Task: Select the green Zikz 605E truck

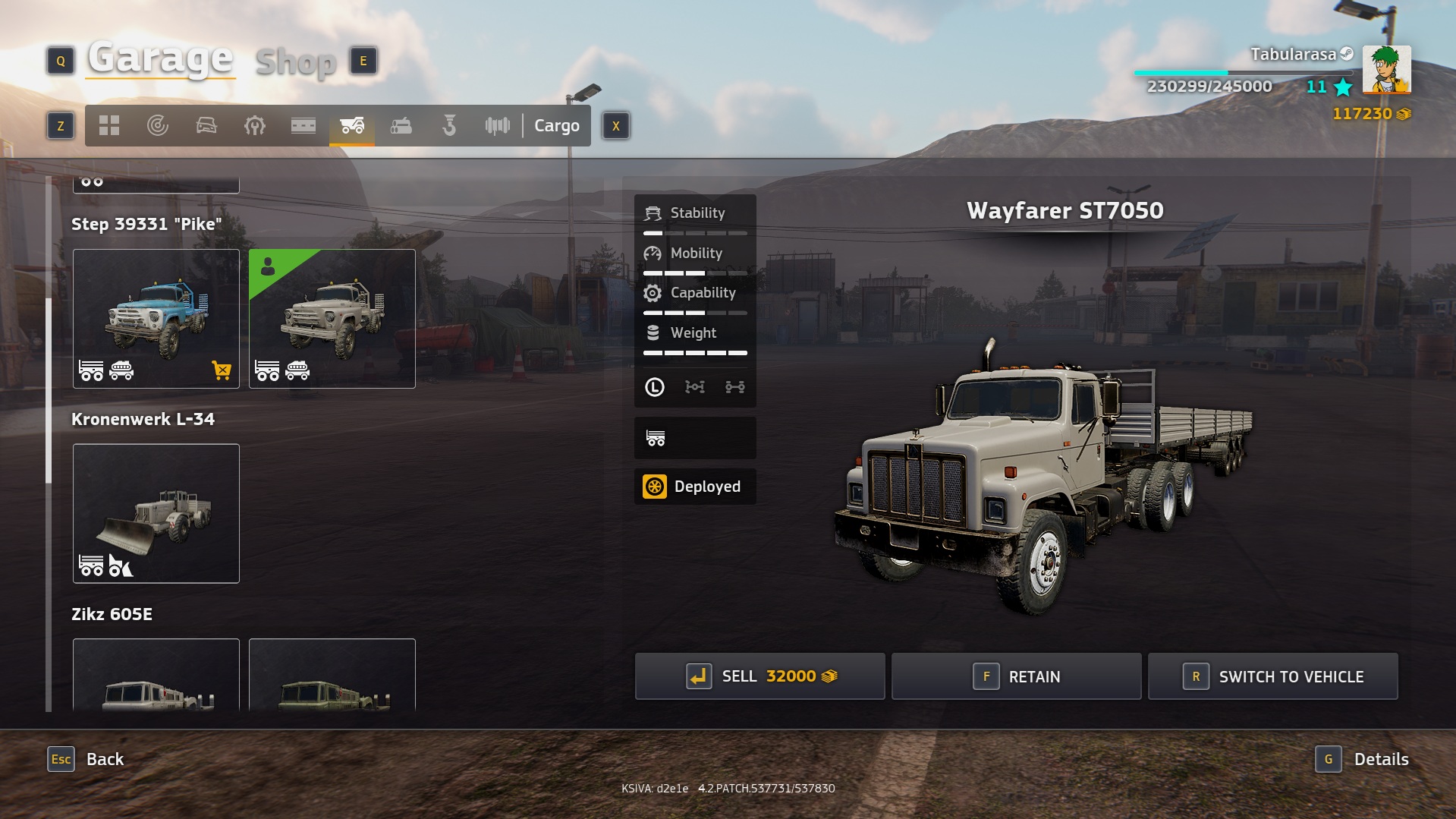Action: [x=332, y=676]
